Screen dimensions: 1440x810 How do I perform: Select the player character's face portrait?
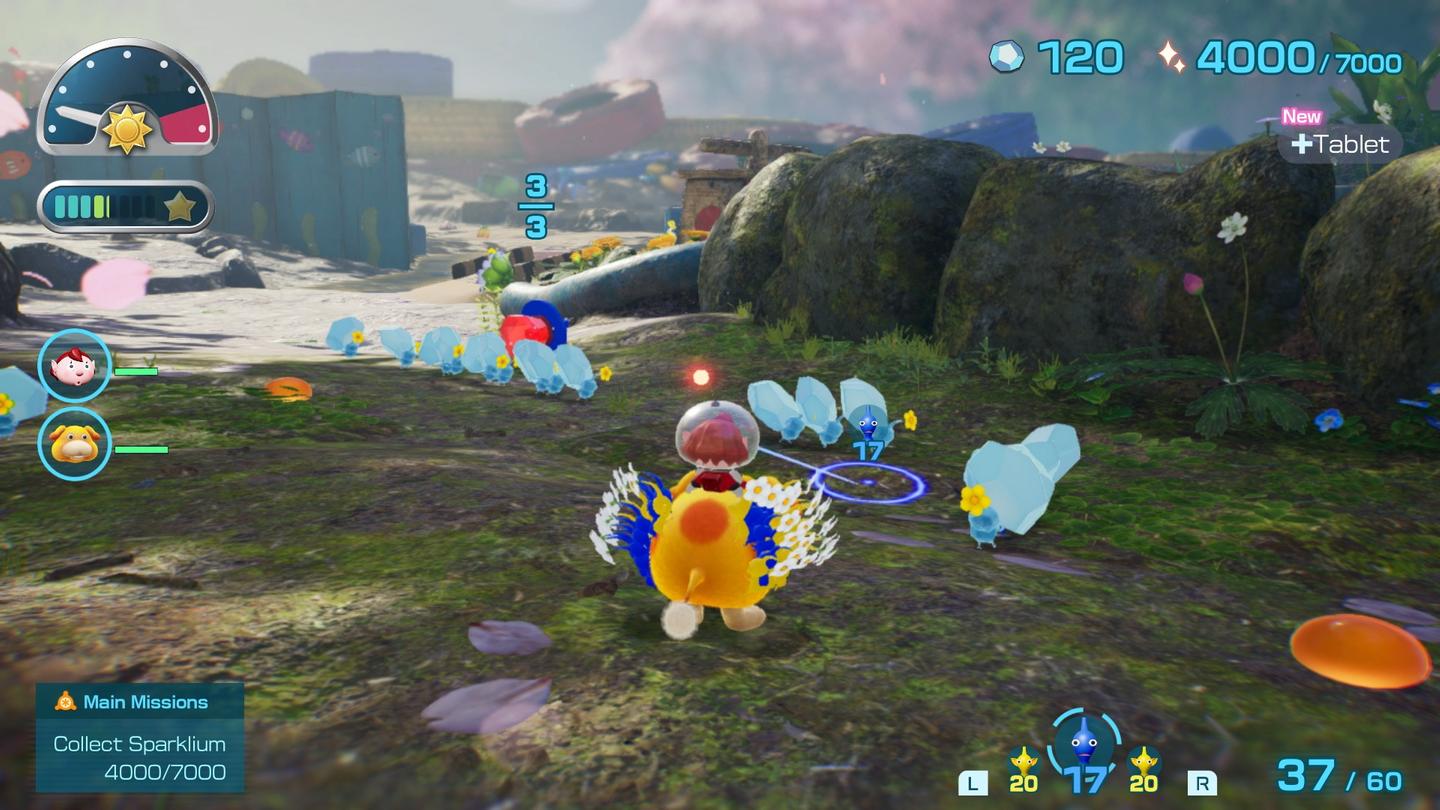pos(72,368)
